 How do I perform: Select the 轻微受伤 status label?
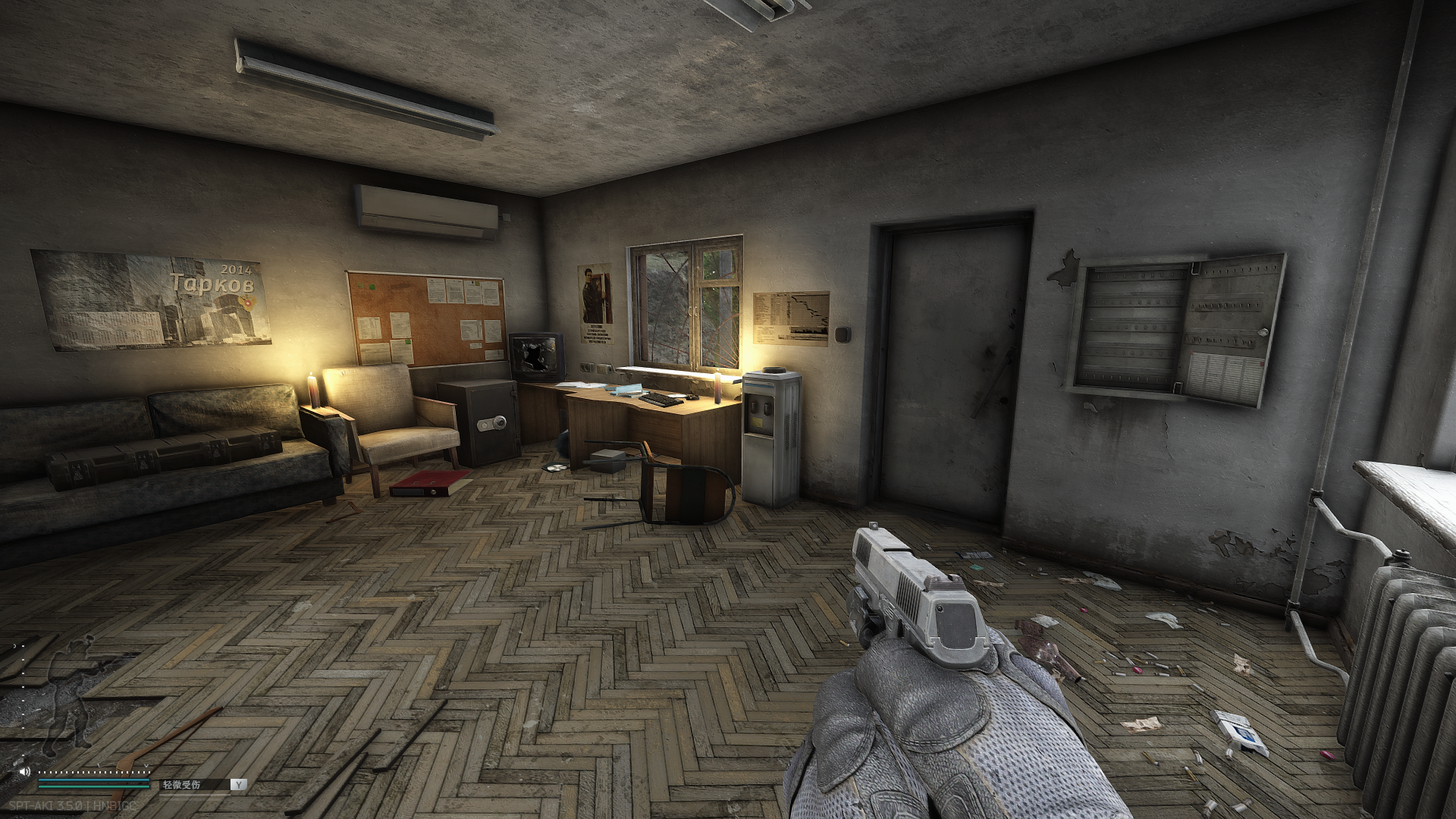pos(181,785)
